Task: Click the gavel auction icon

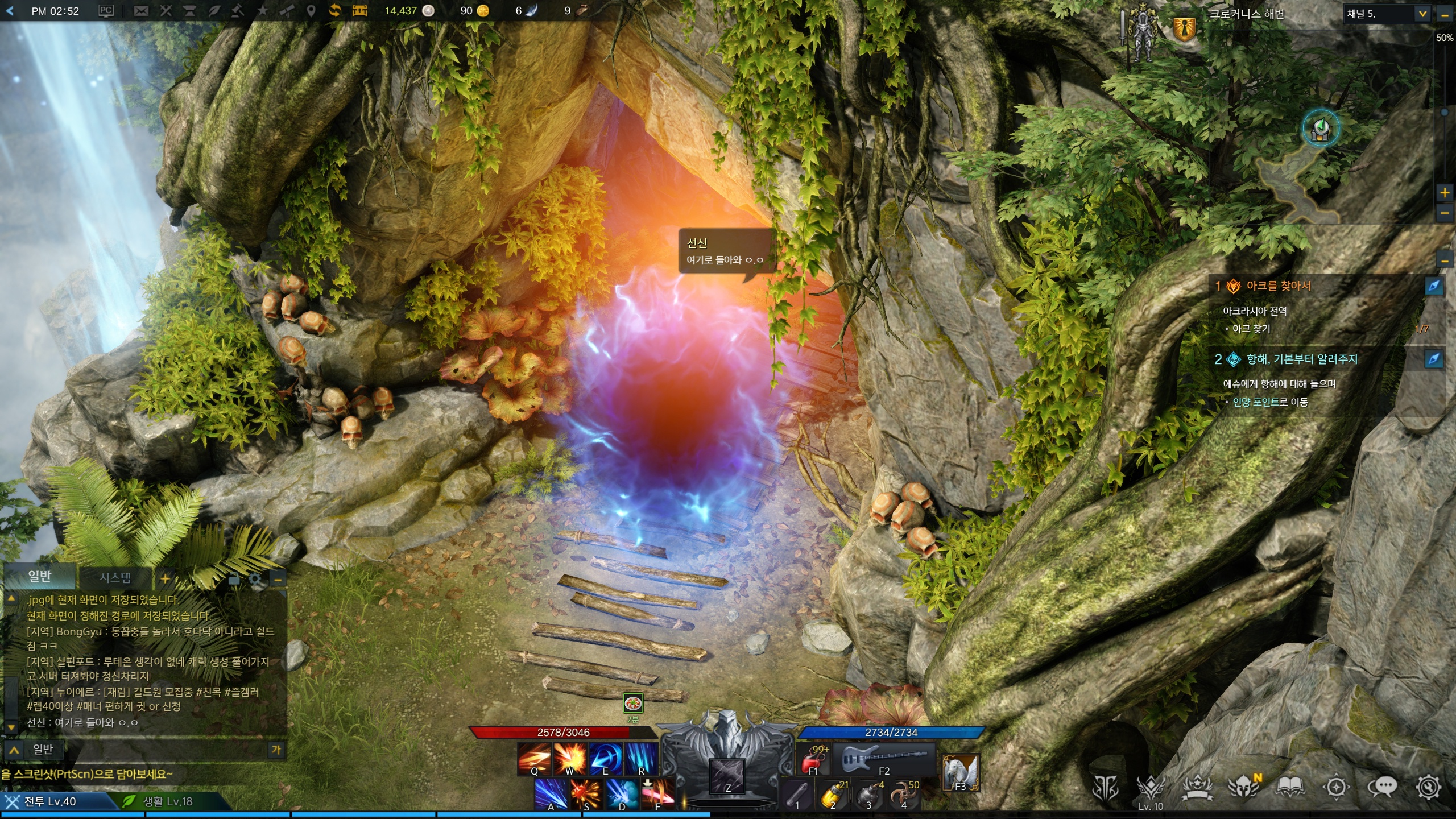Action: (238, 11)
